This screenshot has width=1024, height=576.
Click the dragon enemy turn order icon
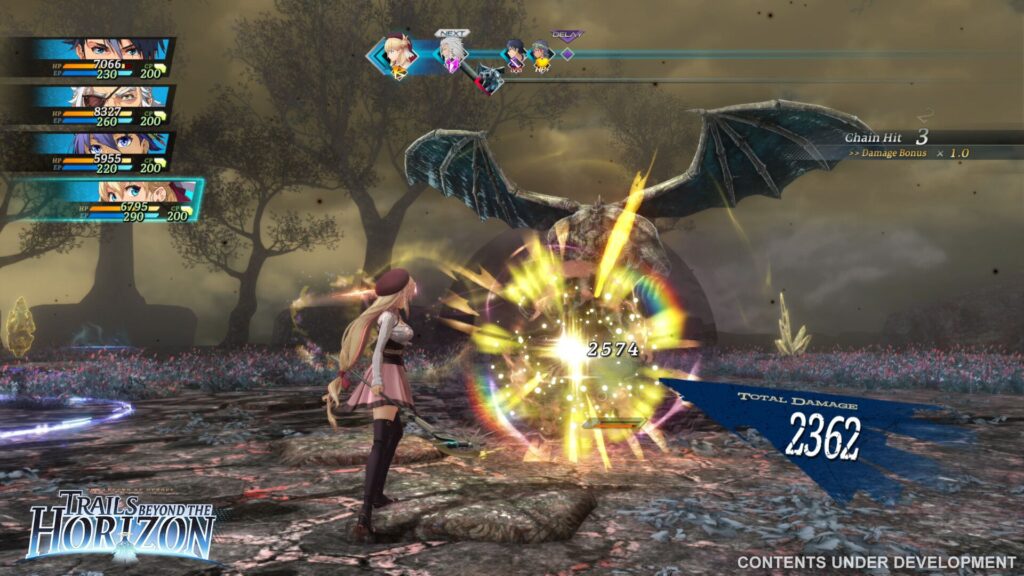(x=489, y=78)
